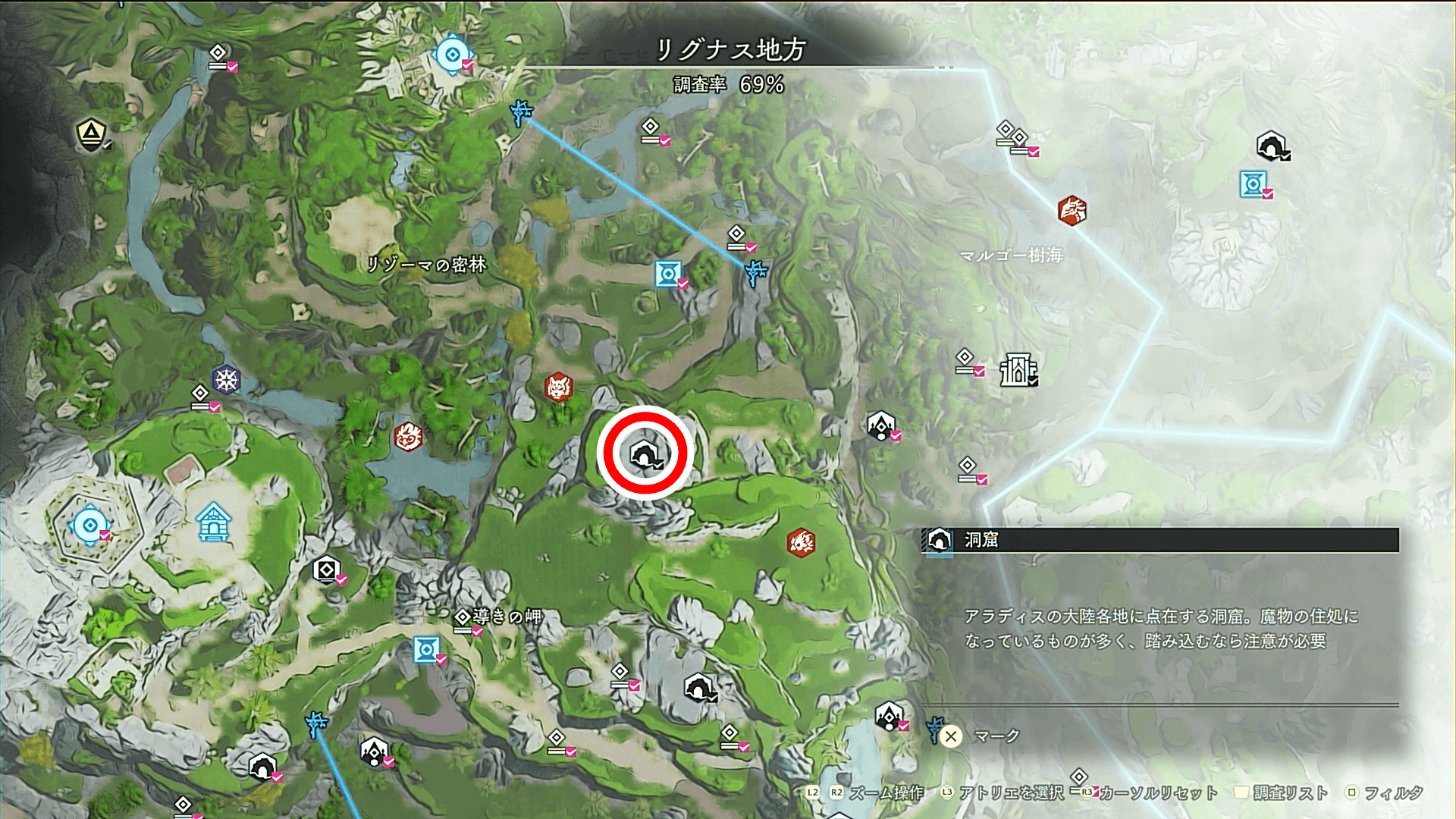Click the zipline marker beside the lower 導きの岬 path

(315, 723)
